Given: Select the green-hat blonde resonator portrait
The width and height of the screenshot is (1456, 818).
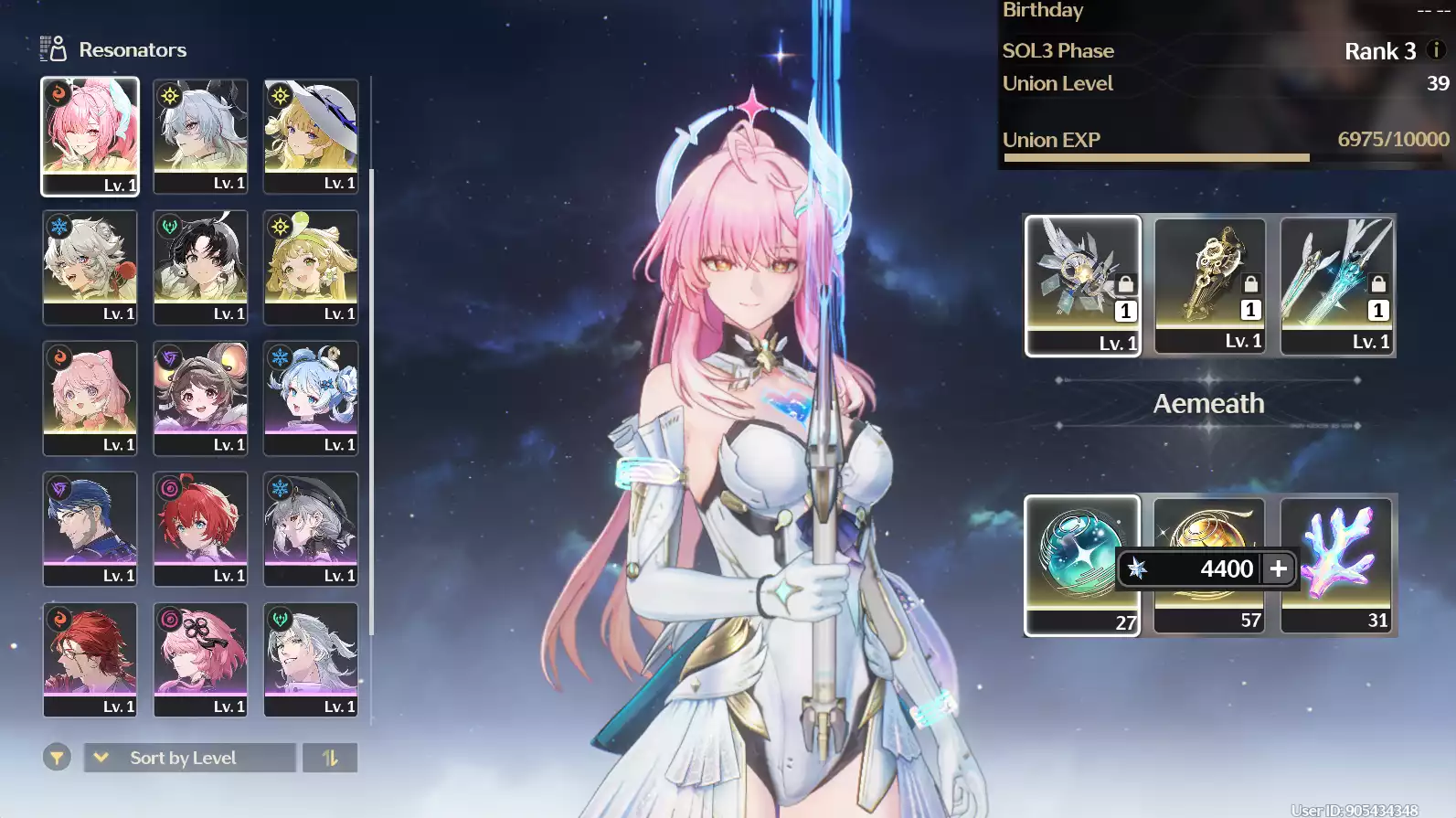Looking at the screenshot, I should 311,267.
